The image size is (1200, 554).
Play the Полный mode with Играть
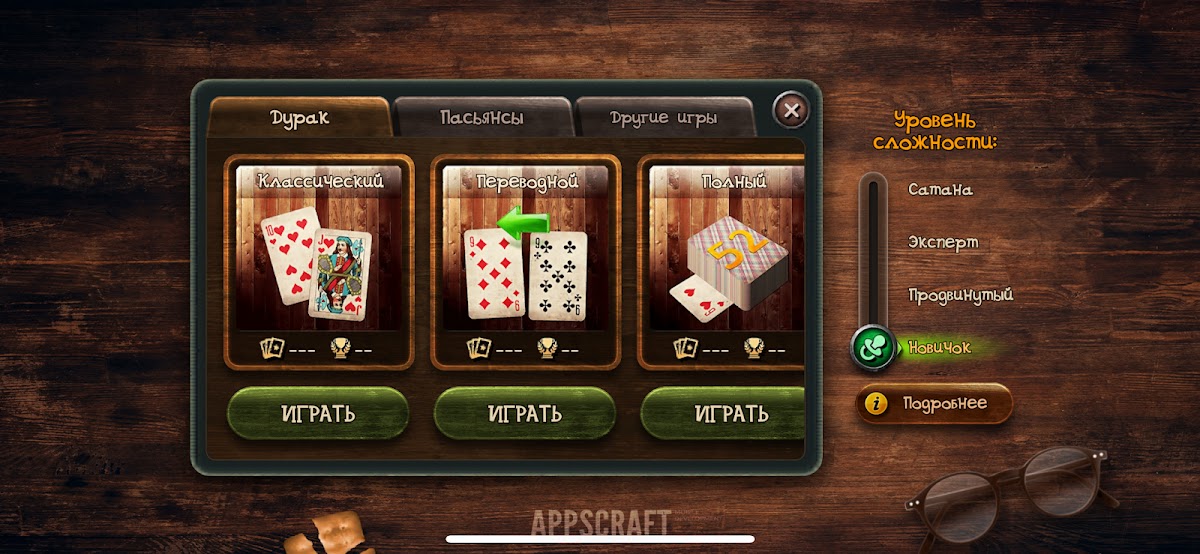pos(723,413)
